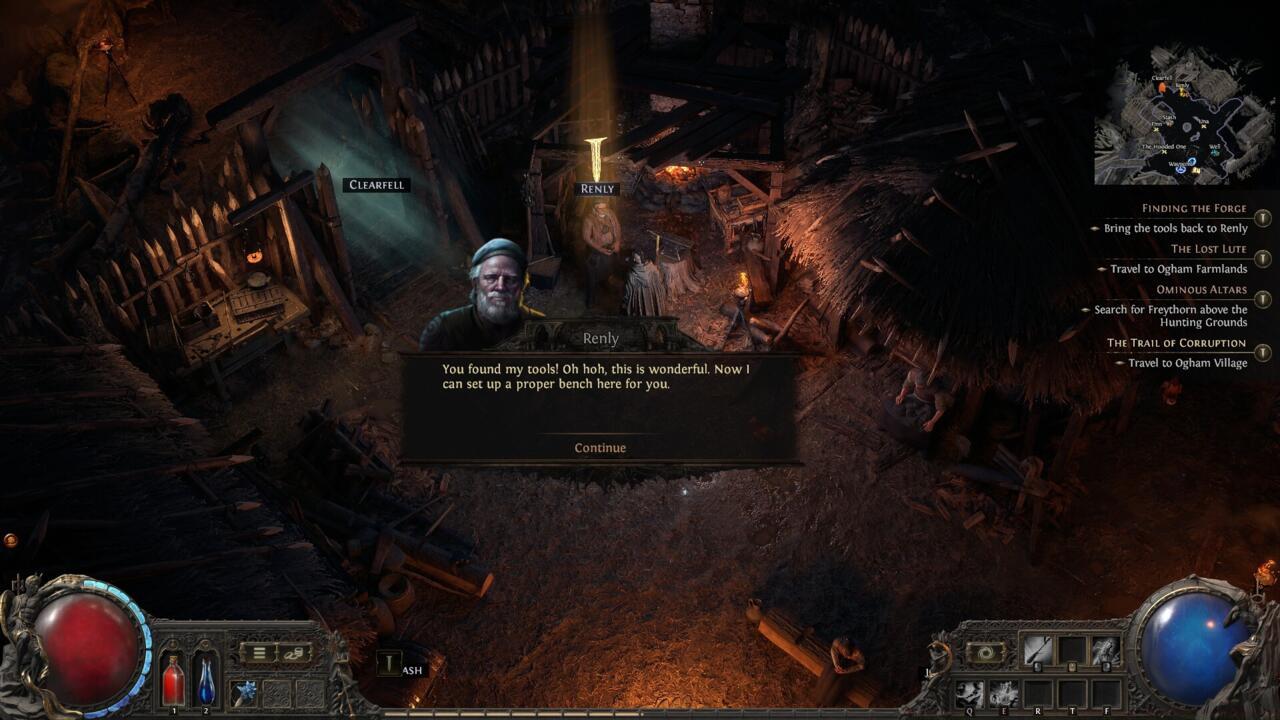Activate the frost skill bound to E

pos(1003,693)
